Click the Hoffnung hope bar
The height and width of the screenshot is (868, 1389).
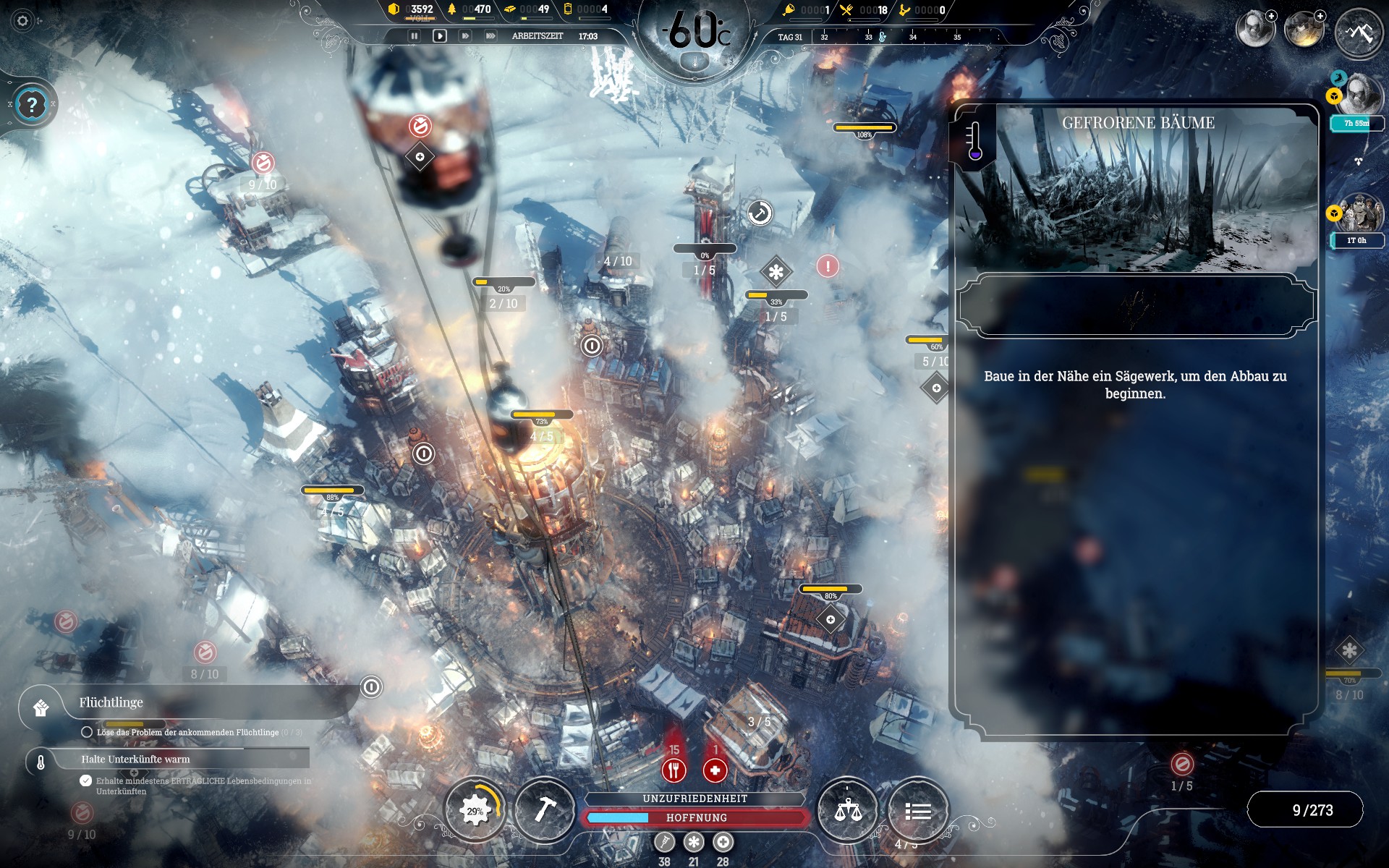tap(696, 817)
